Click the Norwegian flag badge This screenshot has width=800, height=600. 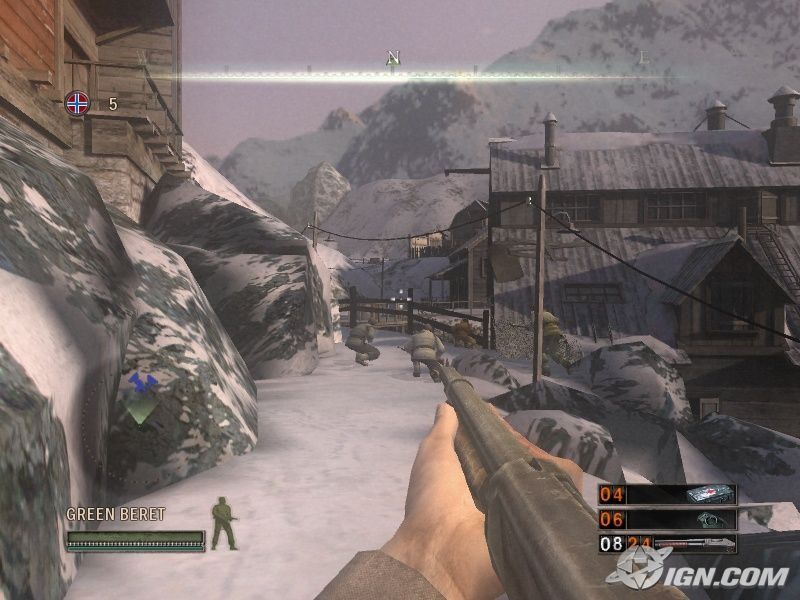point(77,102)
